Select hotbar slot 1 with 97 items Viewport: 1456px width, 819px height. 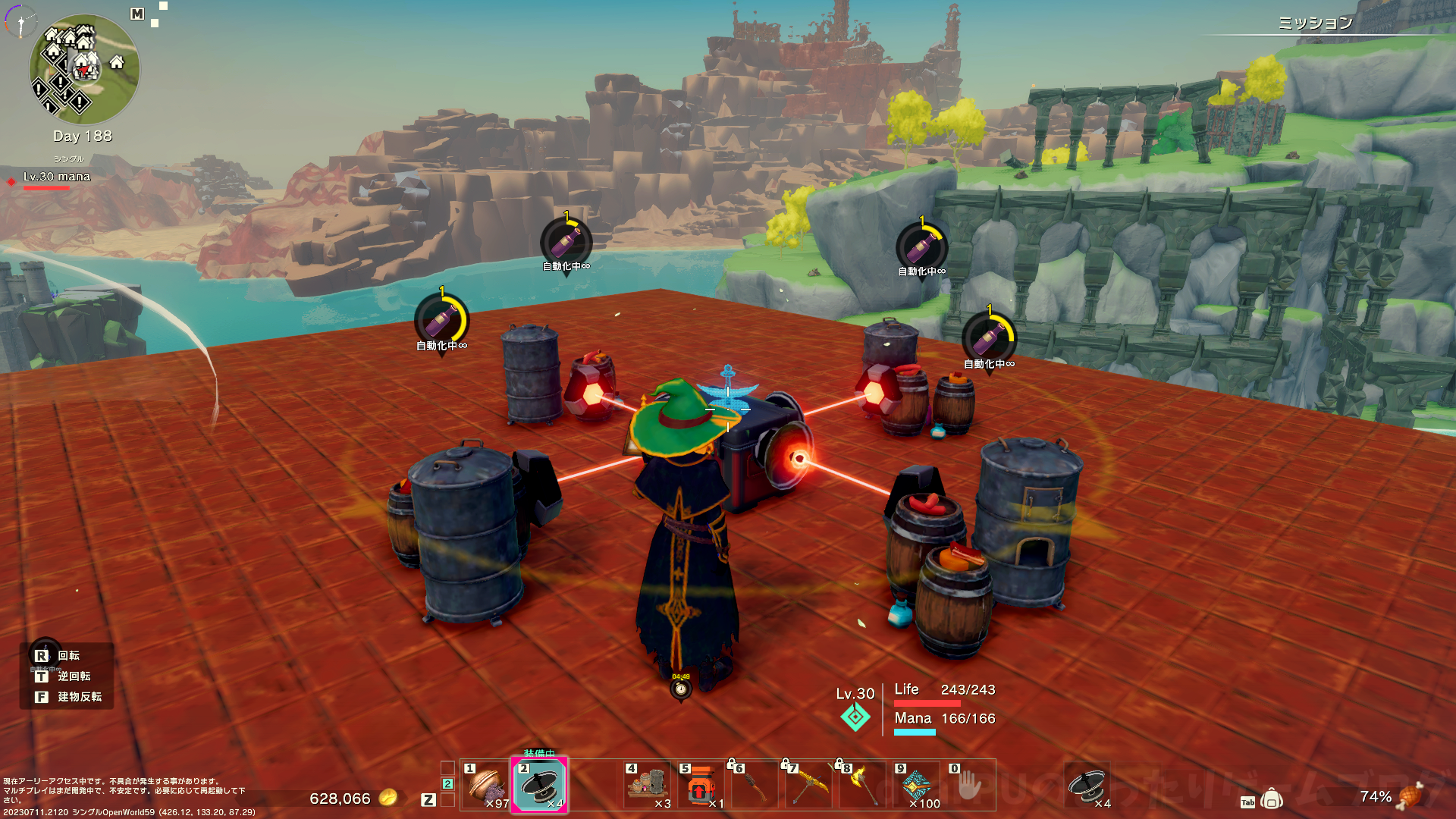[486, 786]
